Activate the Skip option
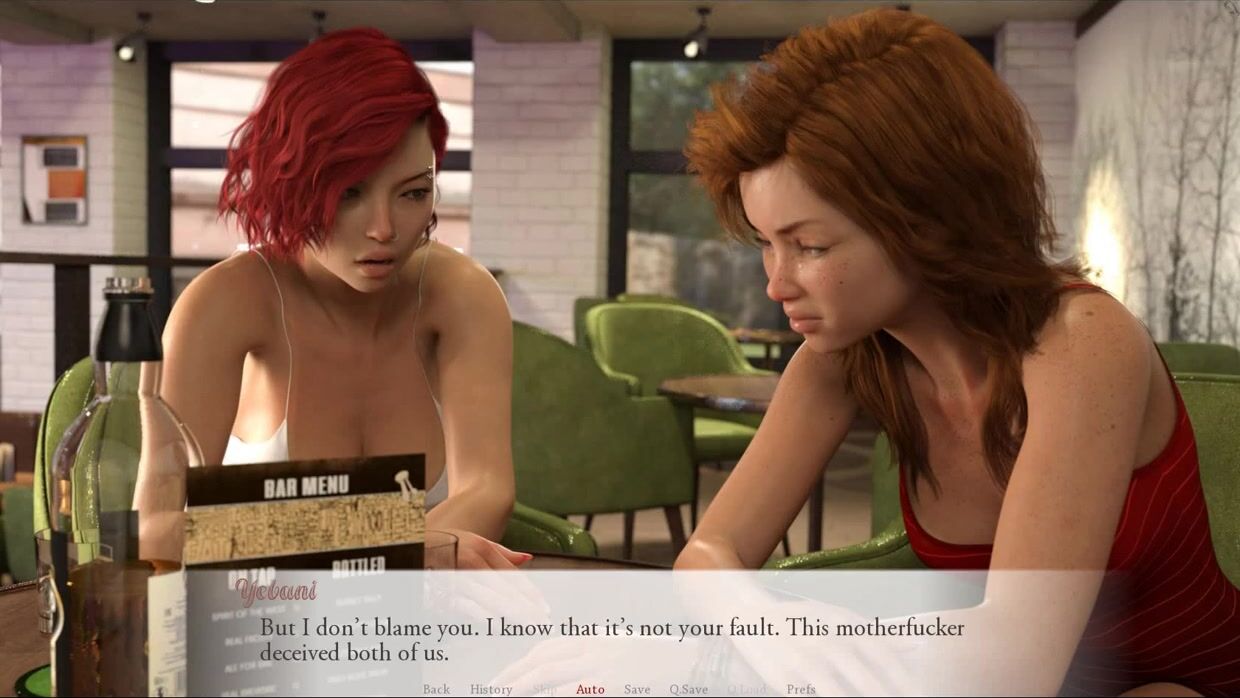This screenshot has width=1240, height=698. tap(545, 689)
